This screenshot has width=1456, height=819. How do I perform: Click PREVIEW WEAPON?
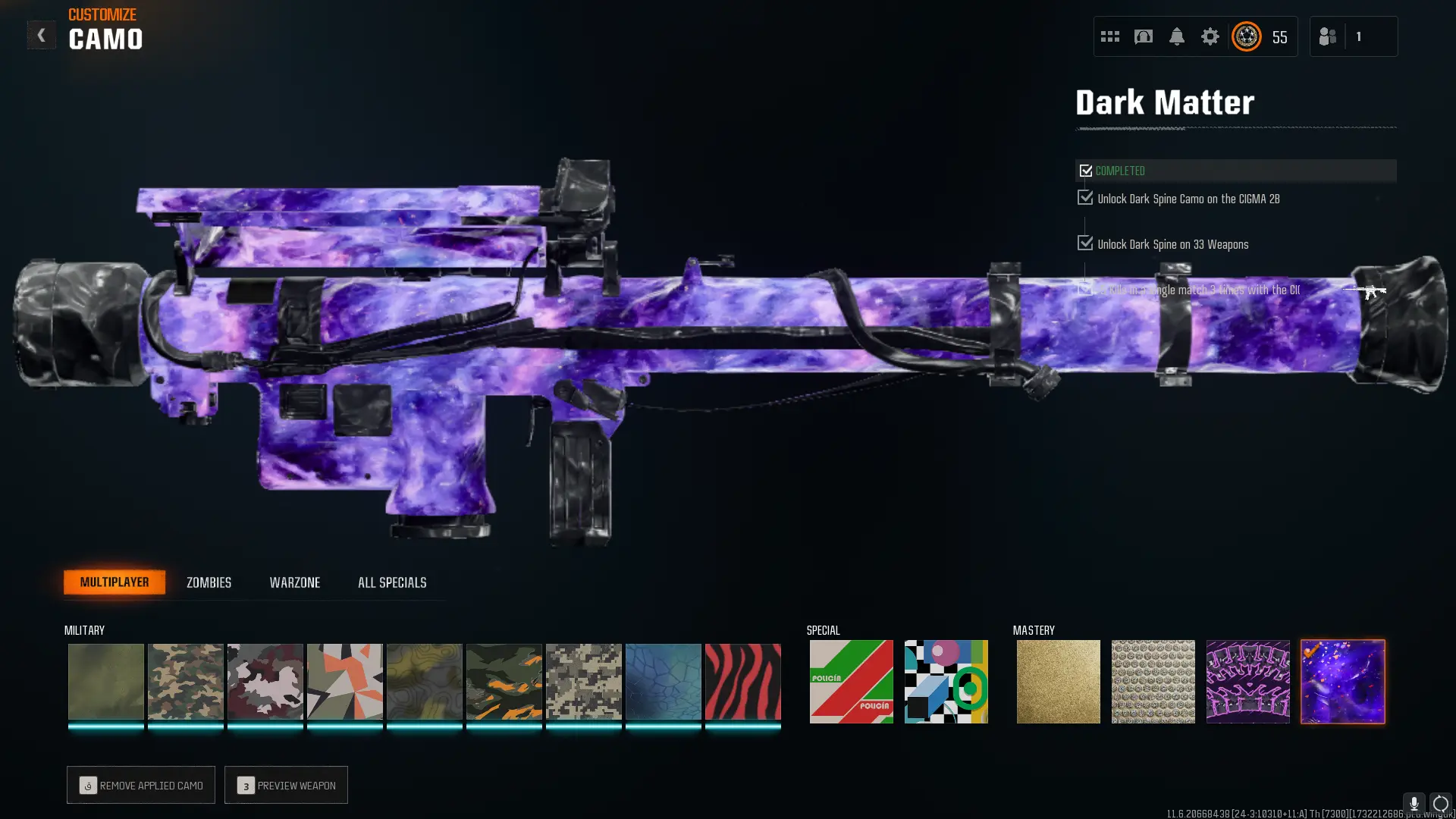(286, 785)
